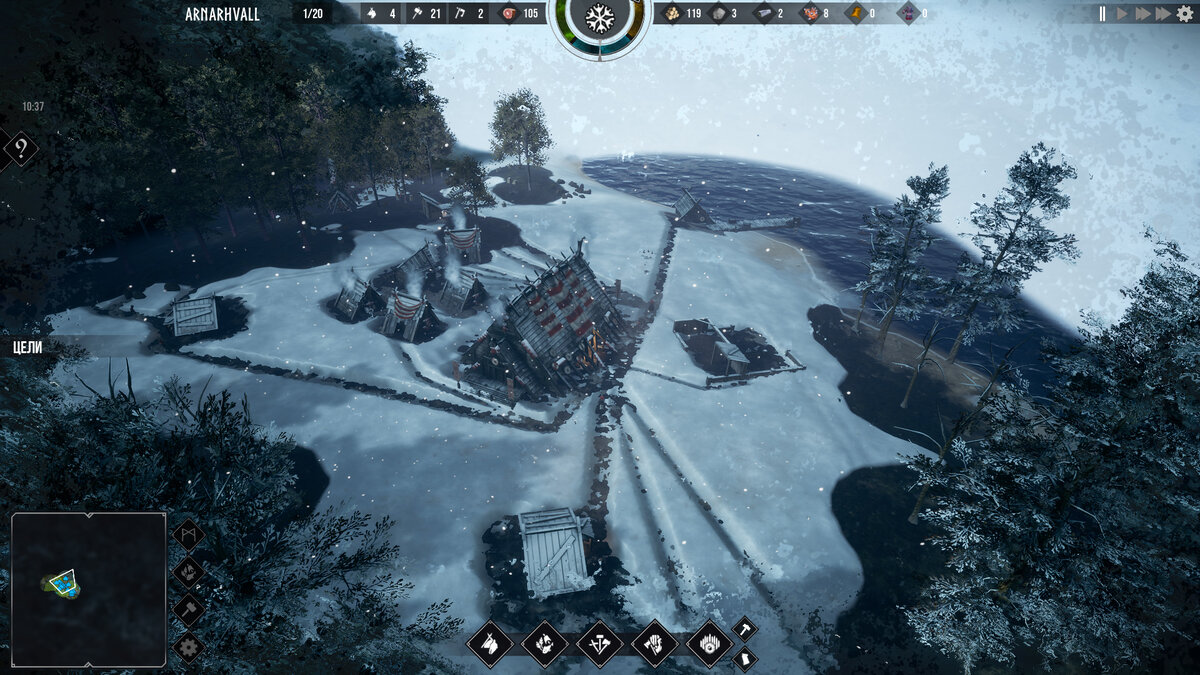Open the radiant eye build category
Screen dimensions: 1200x675
(x=710, y=644)
